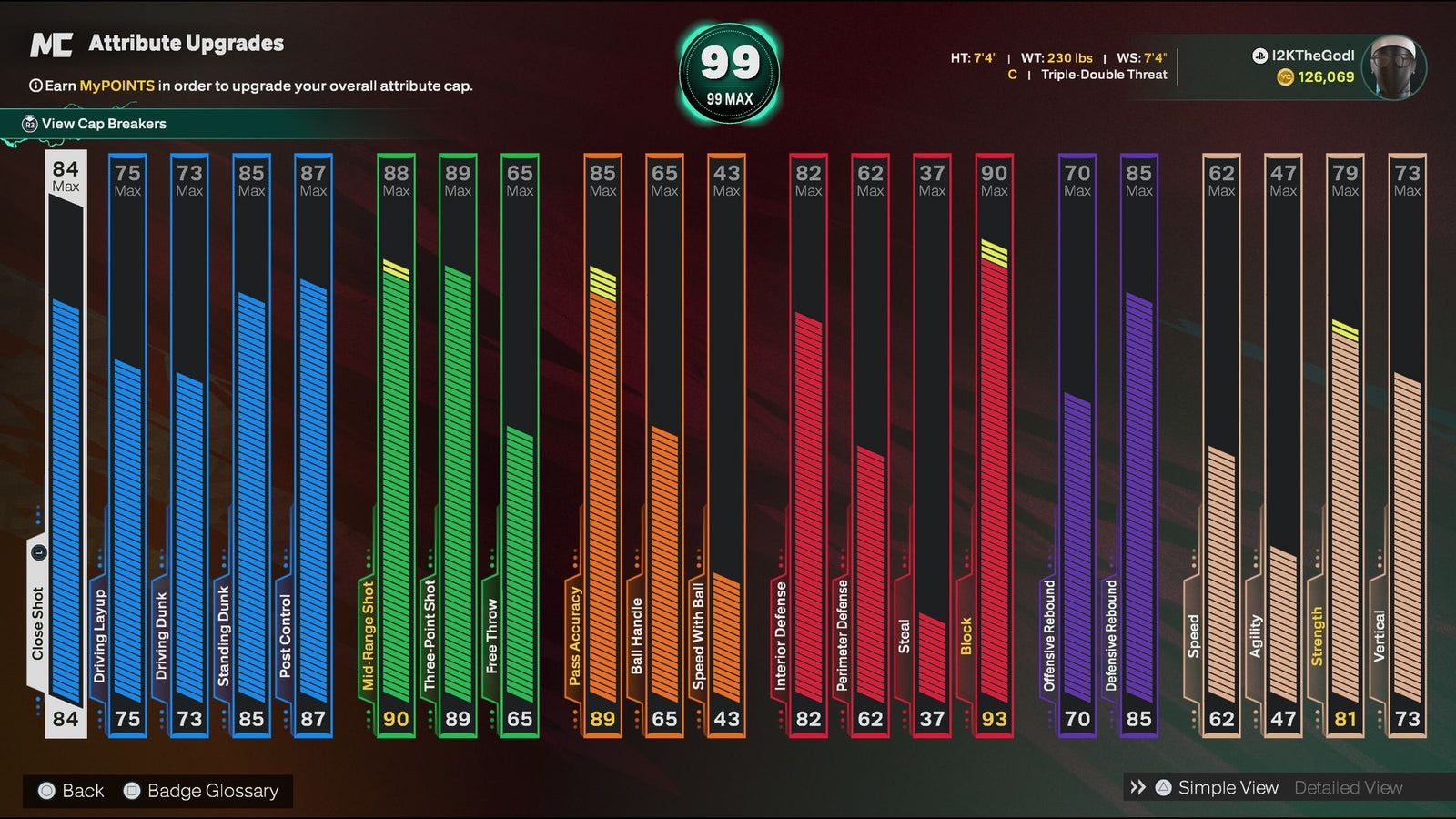1456x819 pixels.
Task: Select the Steal attribute bar
Action: [x=932, y=446]
